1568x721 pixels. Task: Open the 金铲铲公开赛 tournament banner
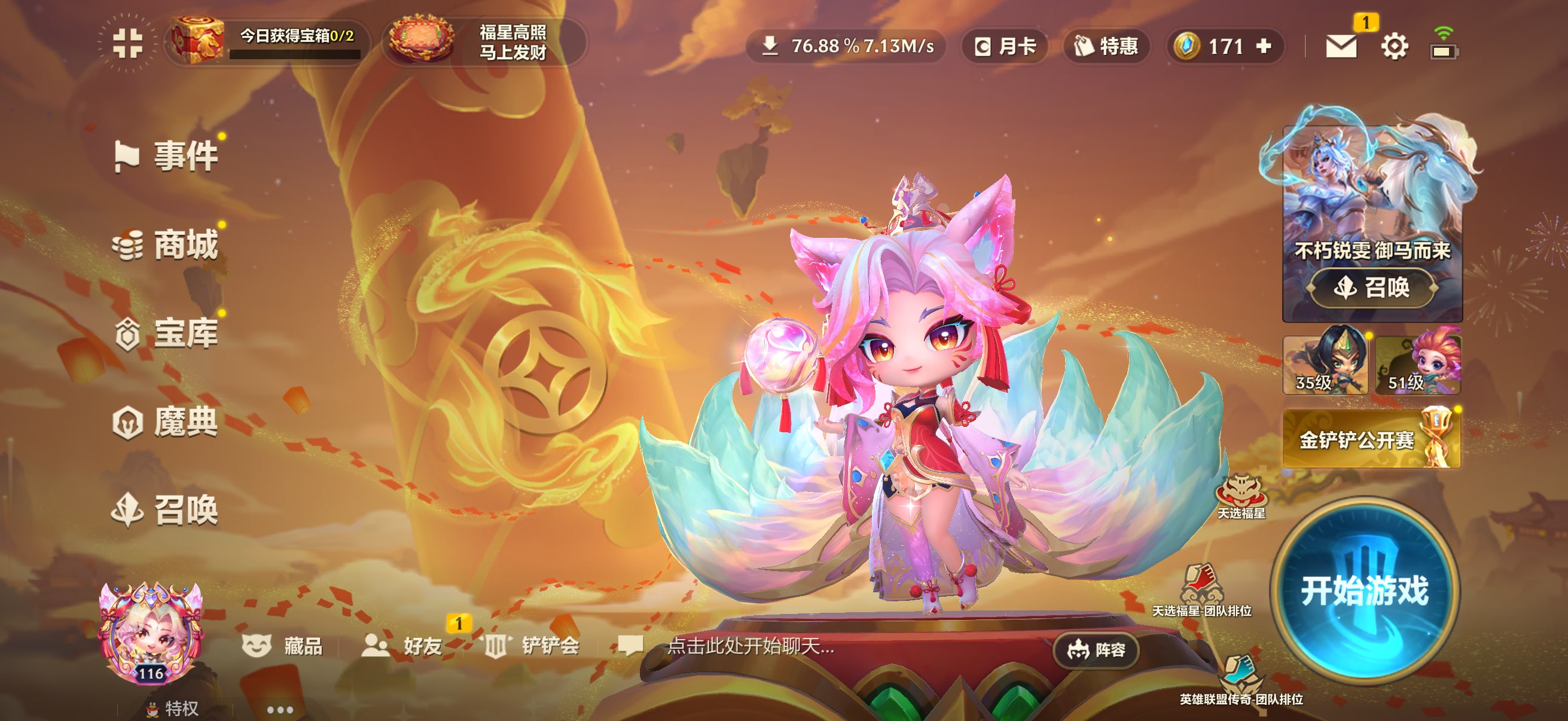(x=1371, y=439)
